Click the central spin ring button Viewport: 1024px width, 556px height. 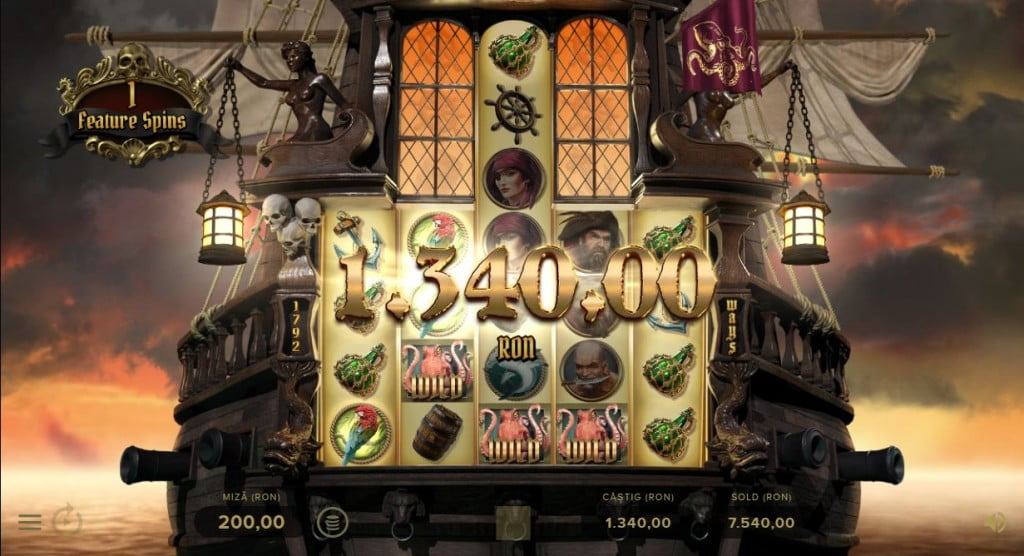tap(512, 521)
